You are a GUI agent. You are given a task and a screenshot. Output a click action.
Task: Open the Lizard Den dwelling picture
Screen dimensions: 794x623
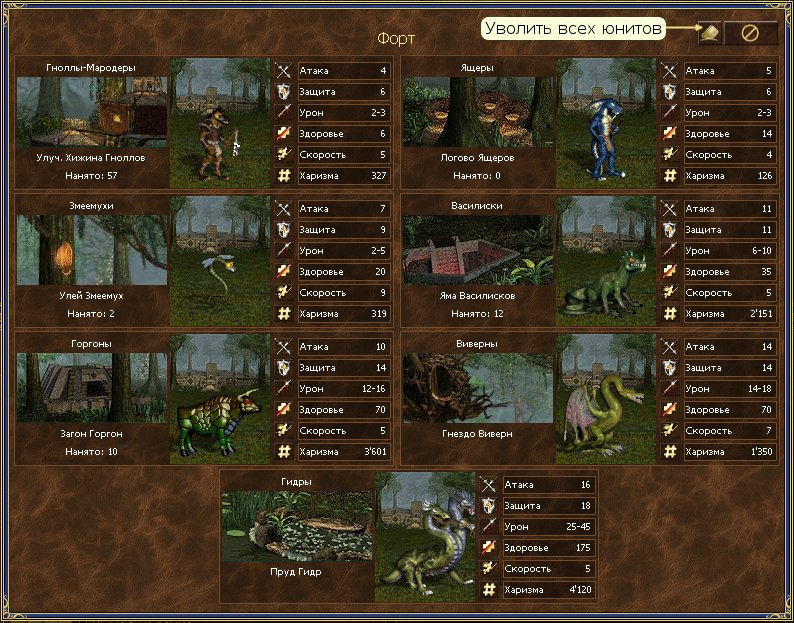tap(477, 111)
